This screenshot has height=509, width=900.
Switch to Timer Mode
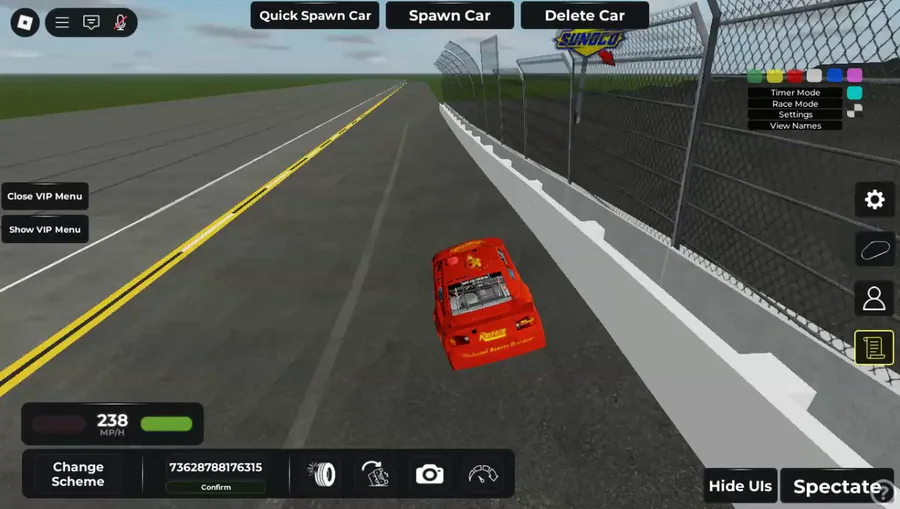[795, 93]
